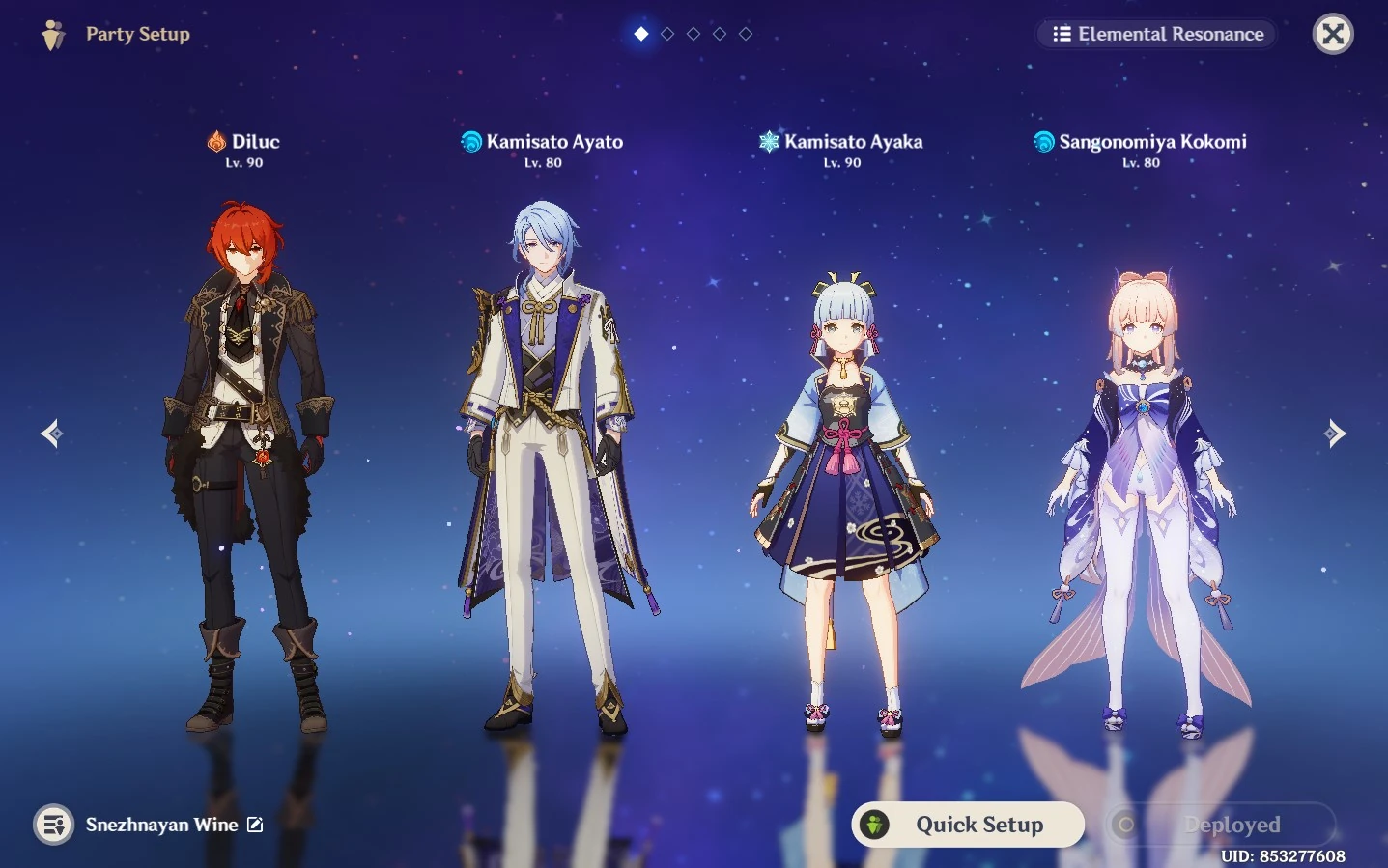This screenshot has height=868, width=1388.
Task: Click the right arrow to view next party
Action: (x=1336, y=433)
